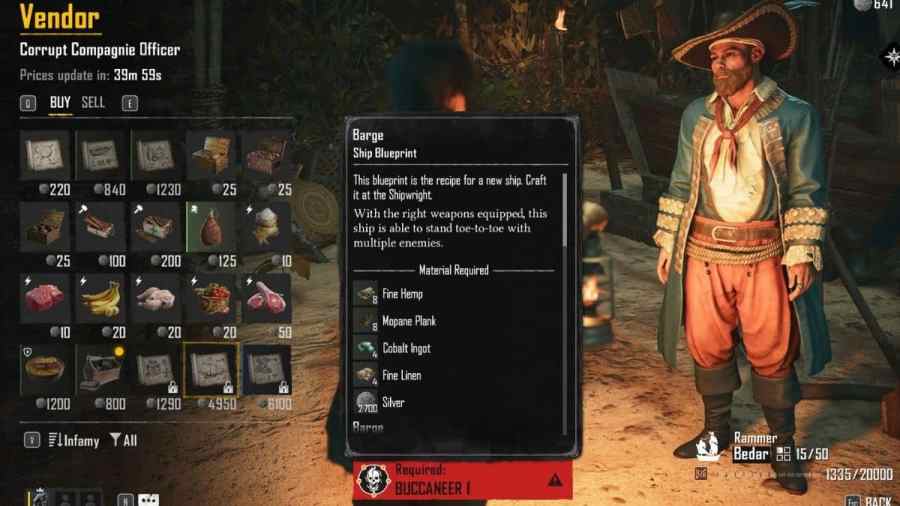
Task: Open the All filter option
Action: (x=123, y=440)
